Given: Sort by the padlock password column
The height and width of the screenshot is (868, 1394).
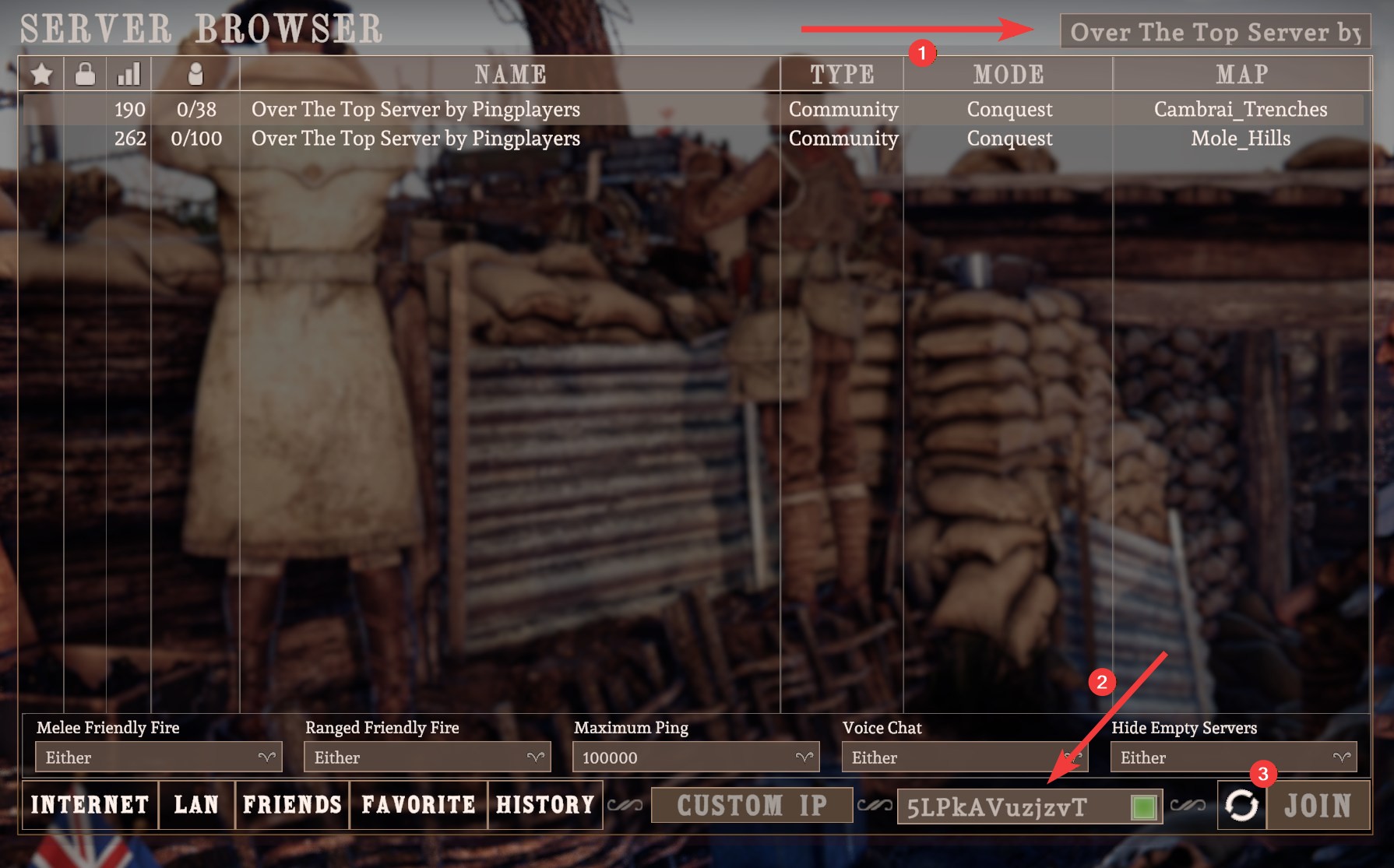Looking at the screenshot, I should pyautogui.click(x=85, y=75).
